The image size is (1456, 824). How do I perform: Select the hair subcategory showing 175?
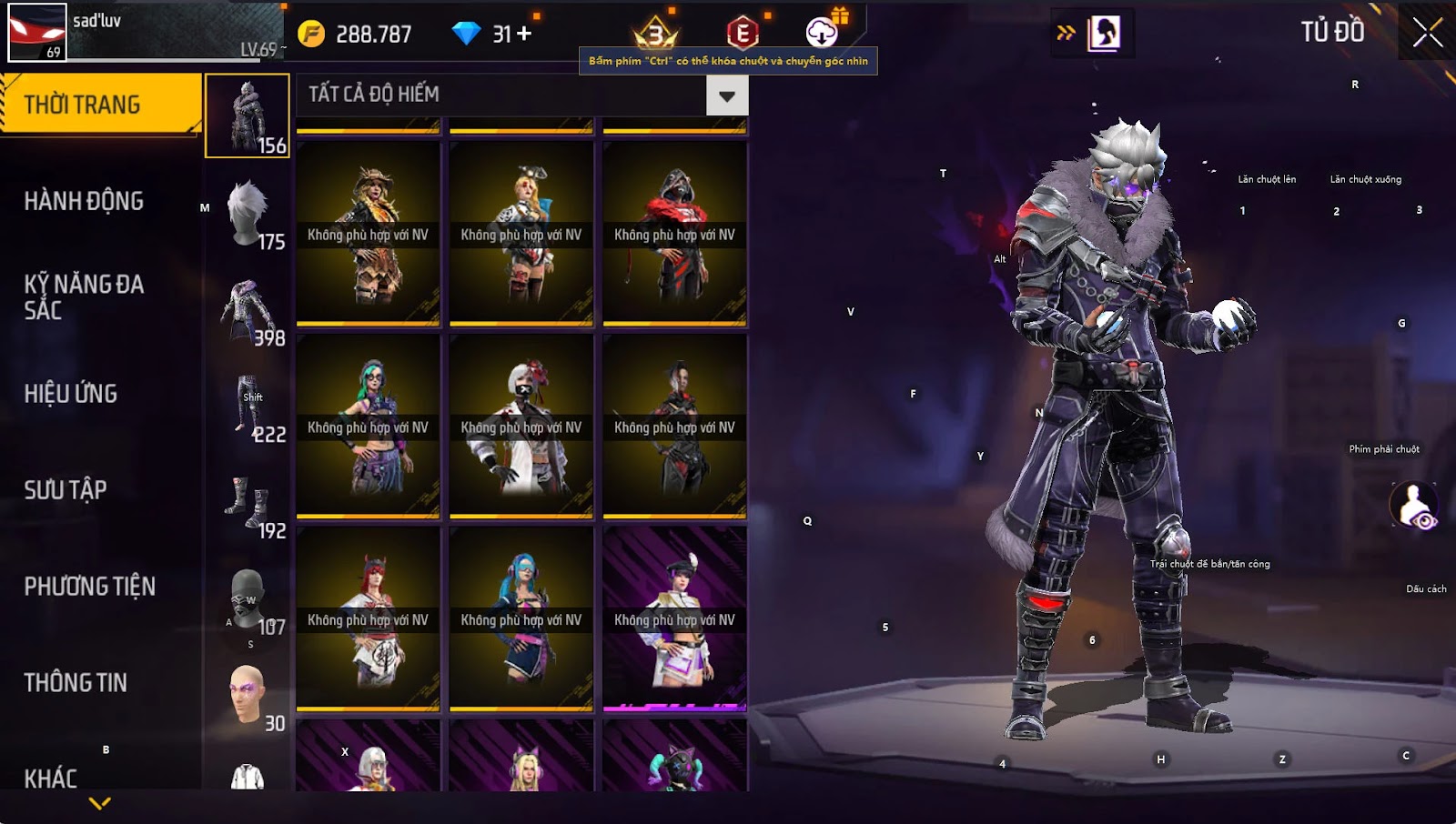click(x=248, y=214)
